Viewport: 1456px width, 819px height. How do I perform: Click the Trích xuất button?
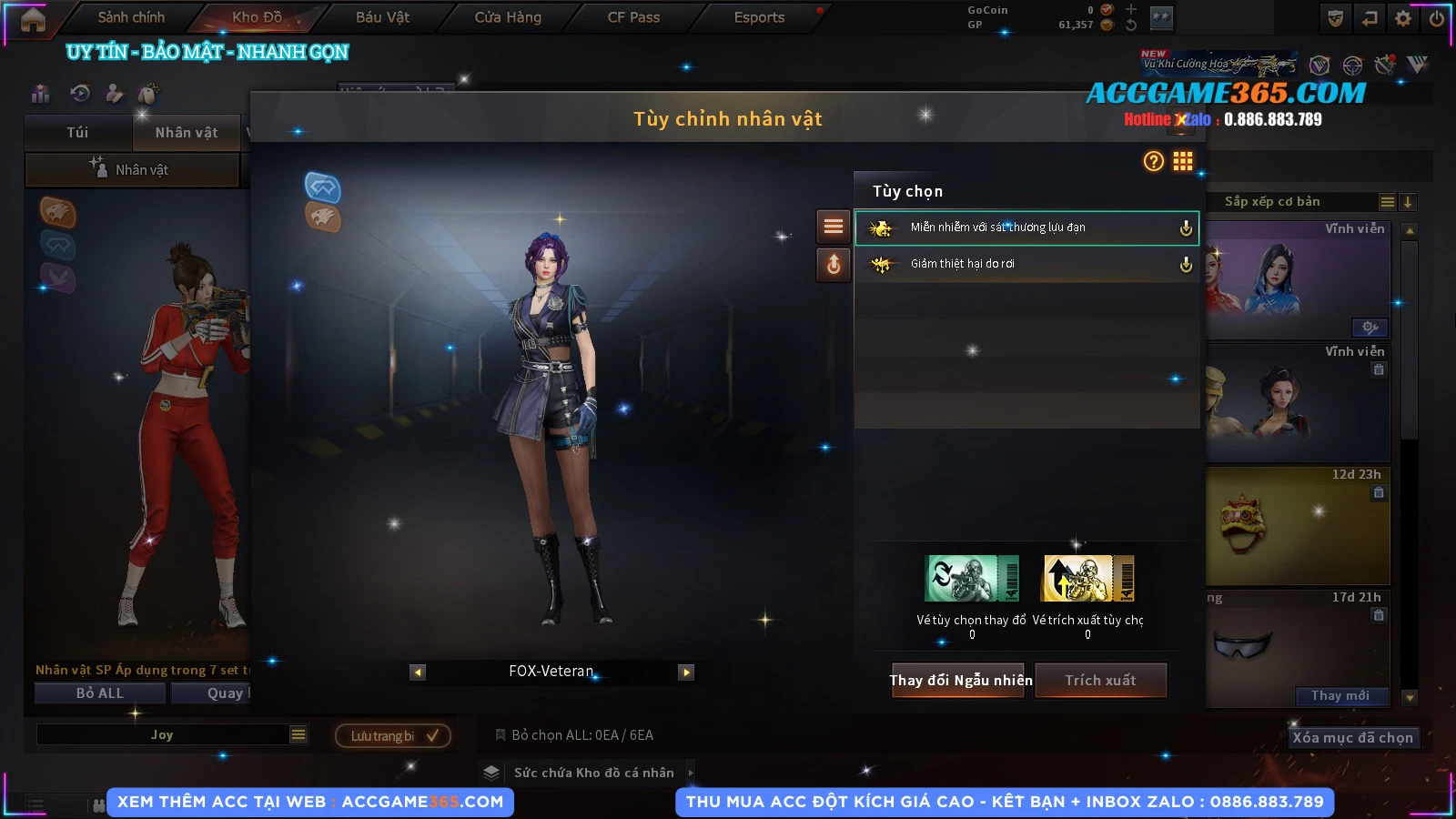click(1100, 681)
